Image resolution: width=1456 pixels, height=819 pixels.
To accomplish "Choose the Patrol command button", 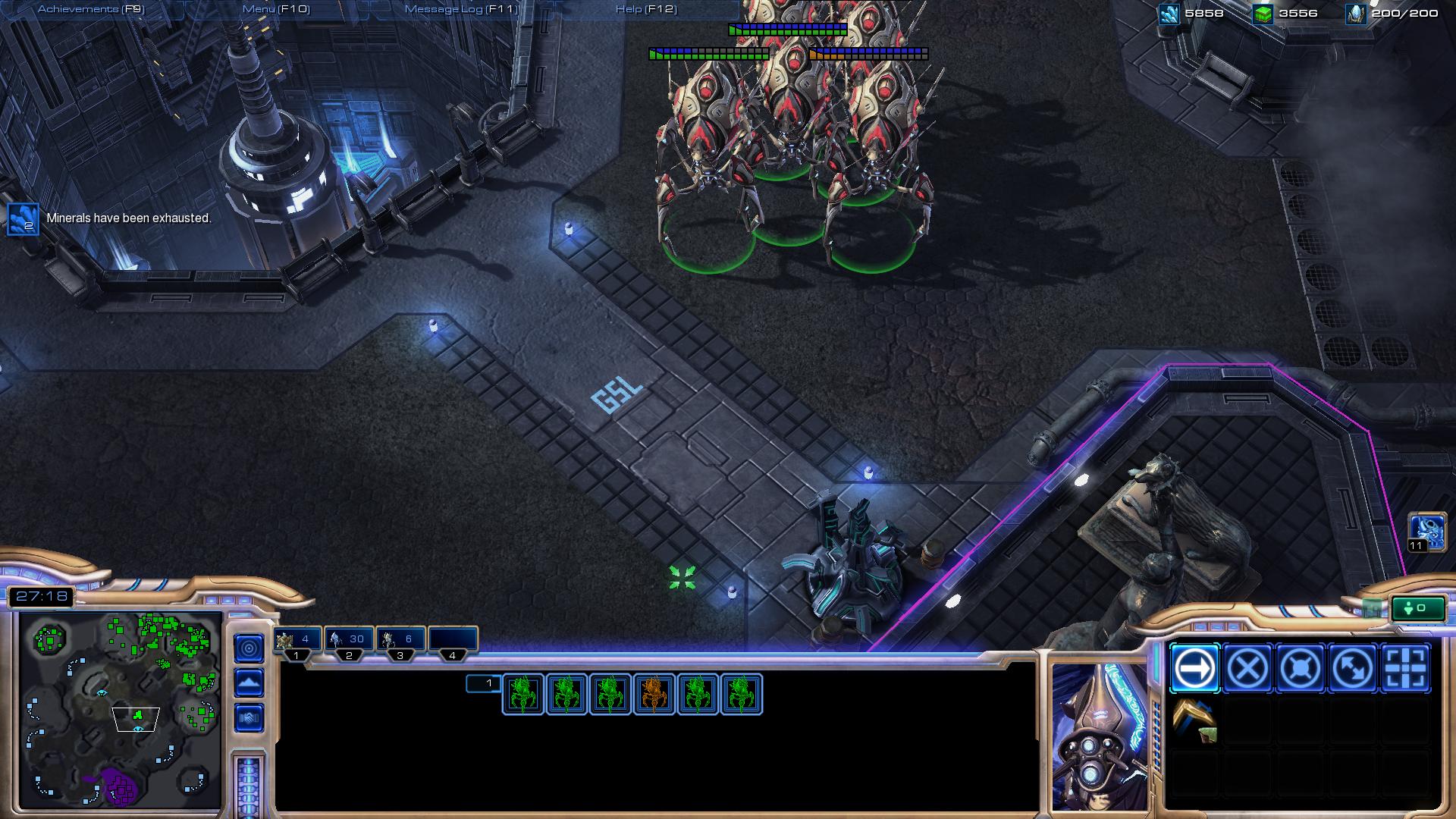I will [x=1353, y=669].
